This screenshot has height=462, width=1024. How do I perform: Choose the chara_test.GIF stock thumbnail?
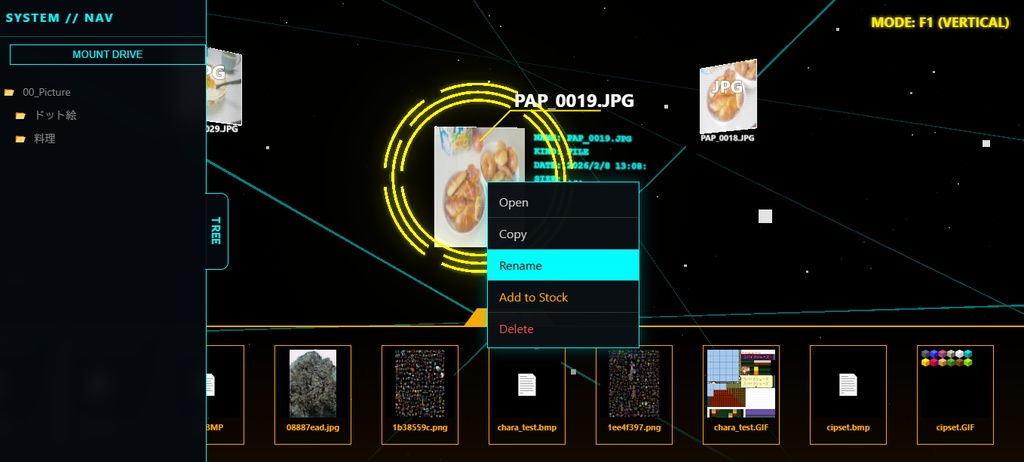(741, 384)
